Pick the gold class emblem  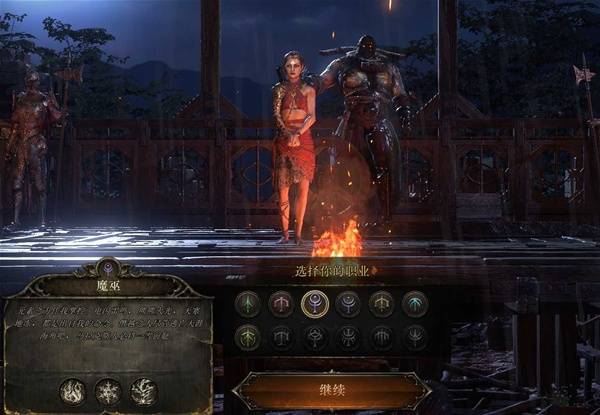(381, 303)
